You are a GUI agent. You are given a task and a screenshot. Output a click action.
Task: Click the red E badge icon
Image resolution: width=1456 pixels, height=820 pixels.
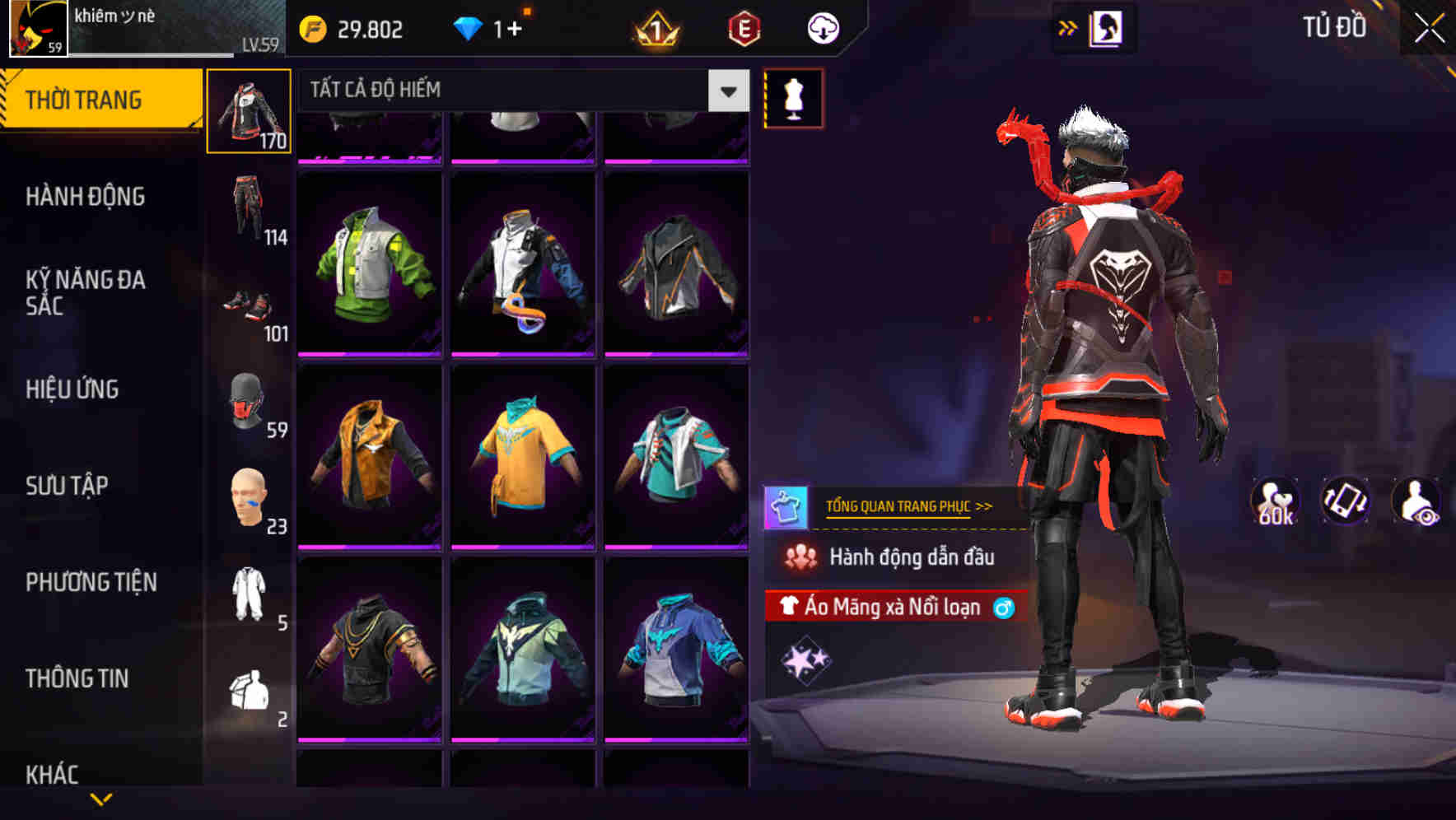[744, 28]
